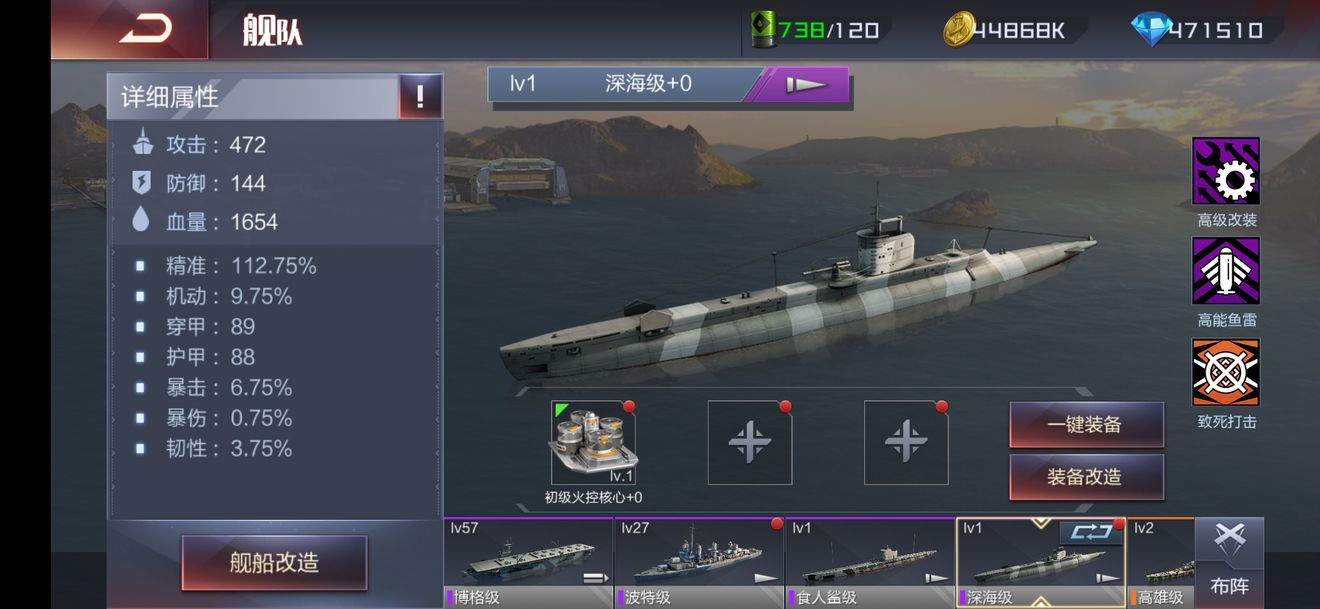Click the 舰船改造 ship refit button
This screenshot has width=1320, height=609.
pos(274,562)
